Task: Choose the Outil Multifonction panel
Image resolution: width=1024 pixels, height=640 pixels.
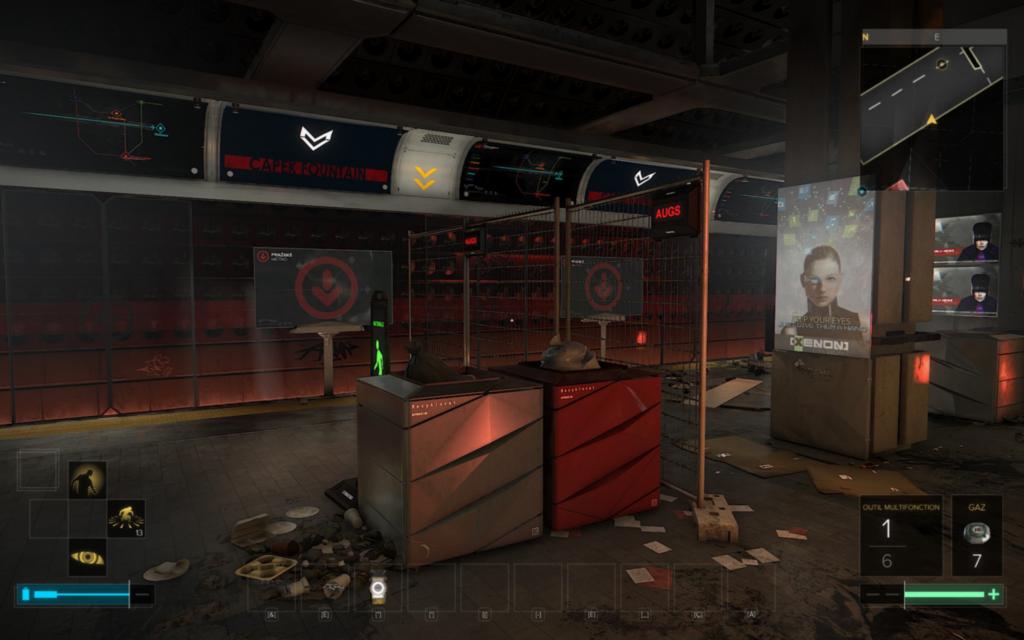Action: 901,535
